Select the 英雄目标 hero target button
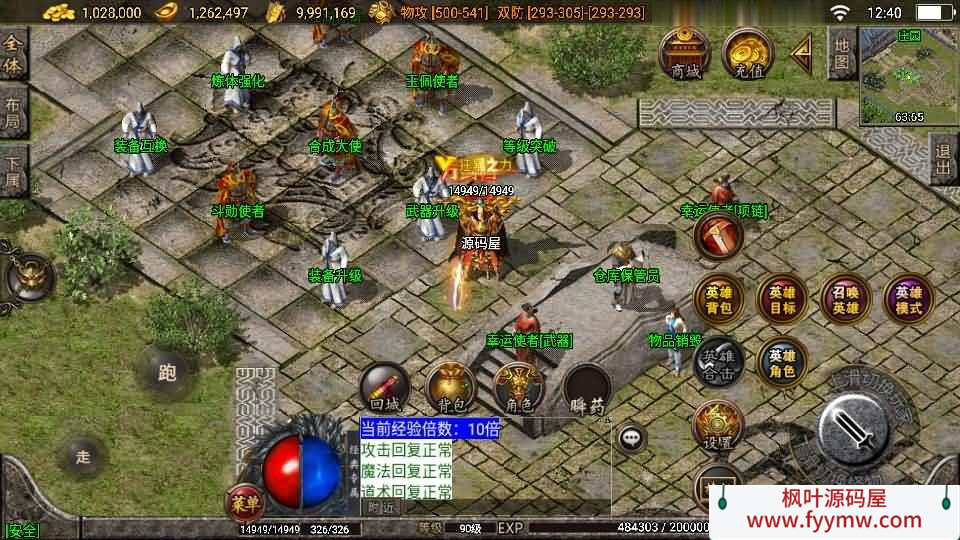Screen dimensions: 960x540 [782, 300]
